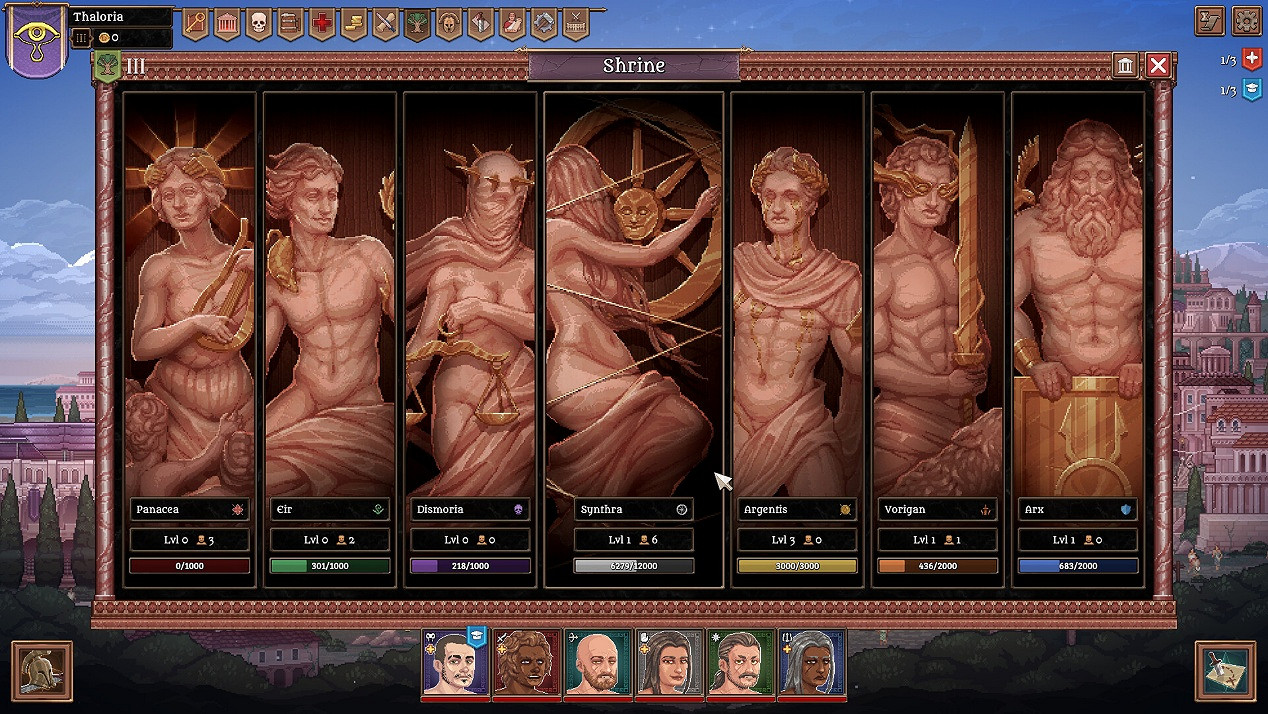Open the scroll log button
The height and width of the screenshot is (714, 1268).
[1210, 21]
